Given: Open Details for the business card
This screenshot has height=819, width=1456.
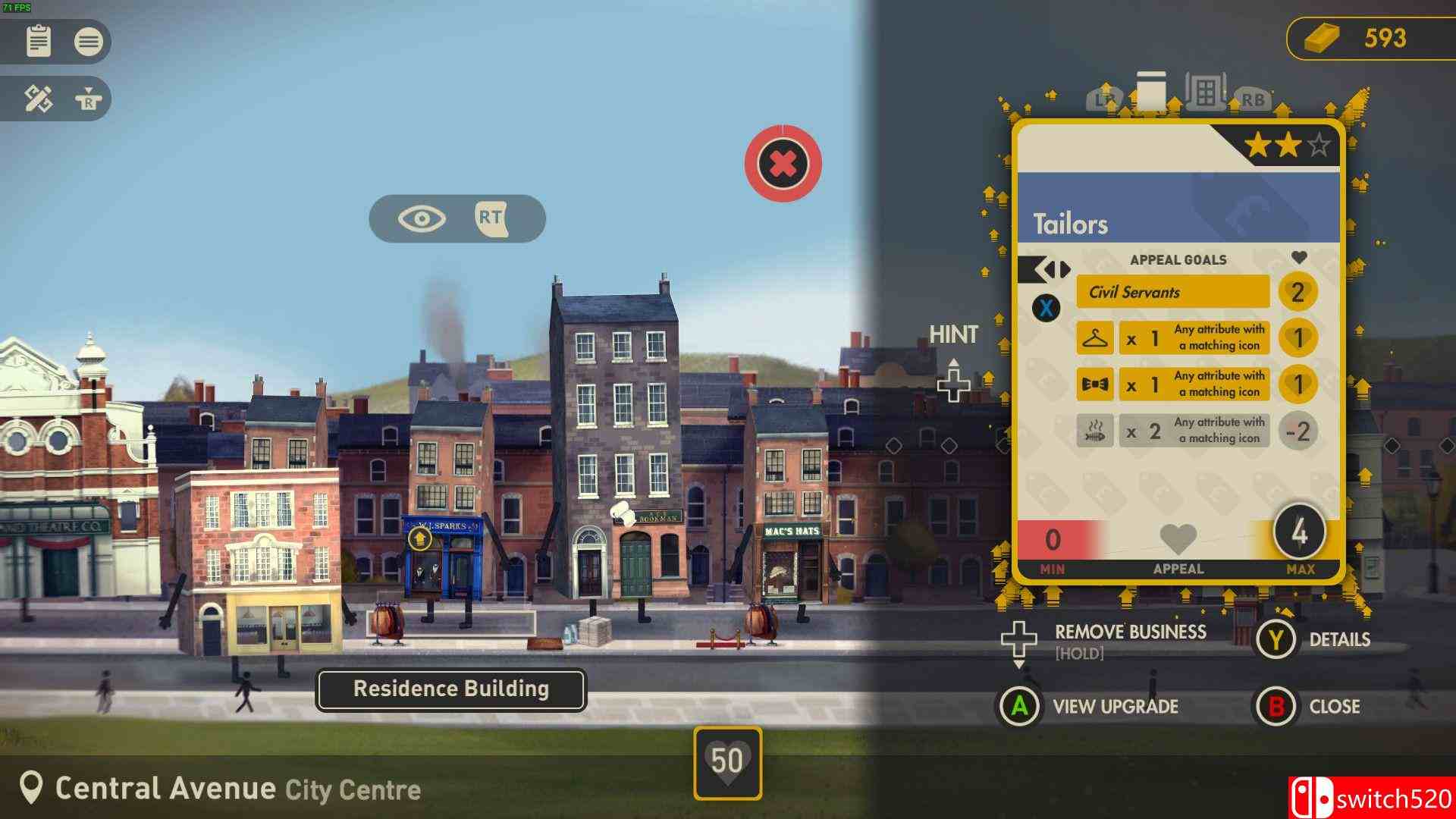Looking at the screenshot, I should click(1339, 640).
